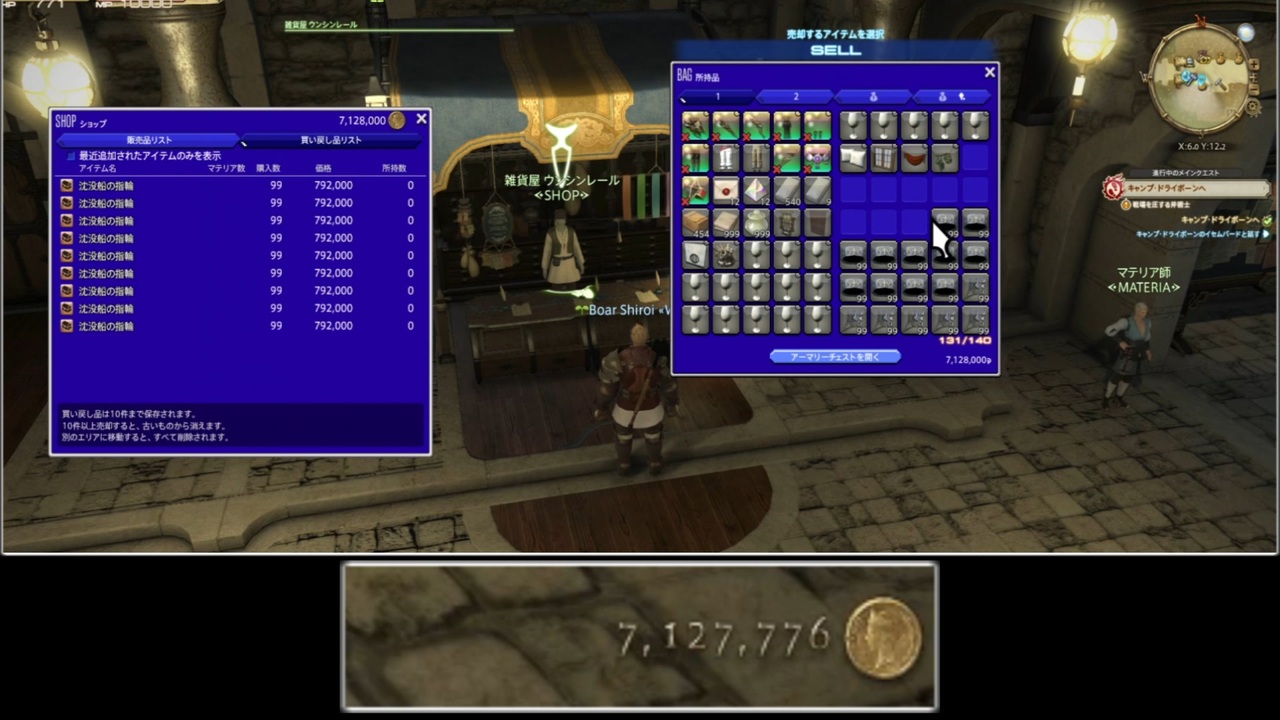Viewport: 1280px width, 720px height.
Task: Select the lamp item stacked at 999
Action: [756, 222]
